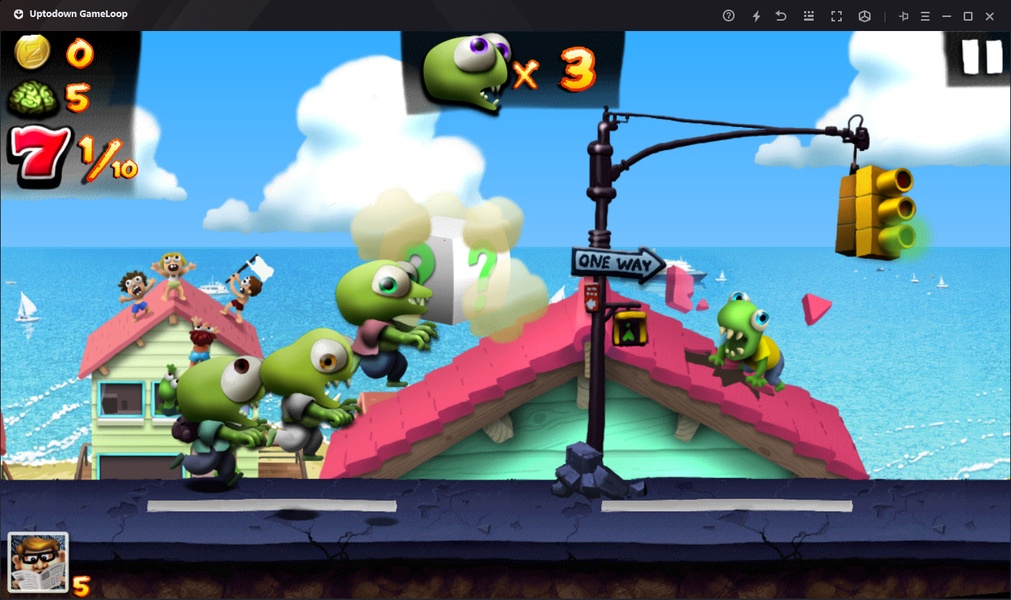Pin the emulator window on top
The width and height of the screenshot is (1011, 600).
tap(903, 16)
